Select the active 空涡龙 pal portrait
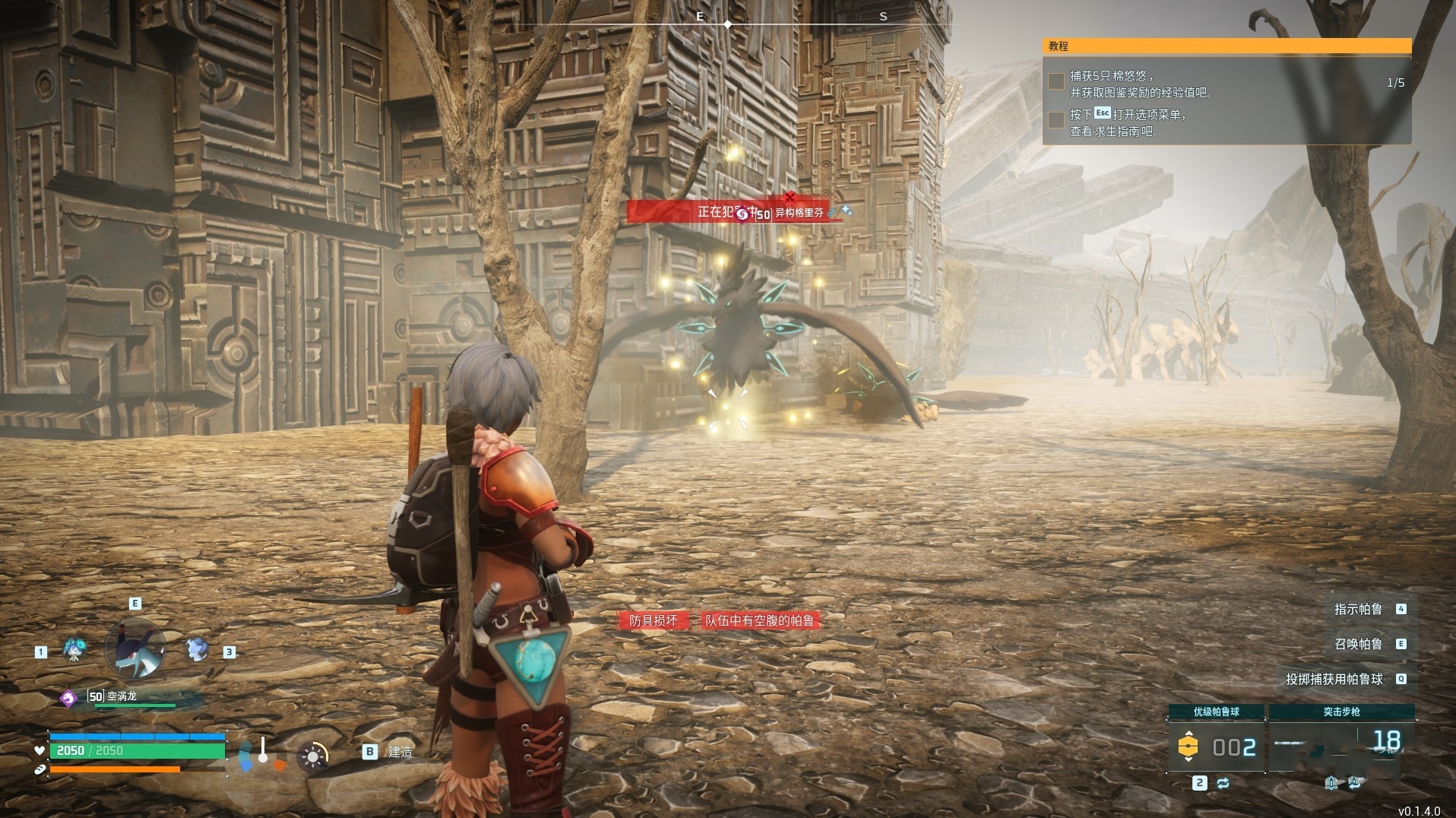Image resolution: width=1456 pixels, height=818 pixels. click(135, 649)
